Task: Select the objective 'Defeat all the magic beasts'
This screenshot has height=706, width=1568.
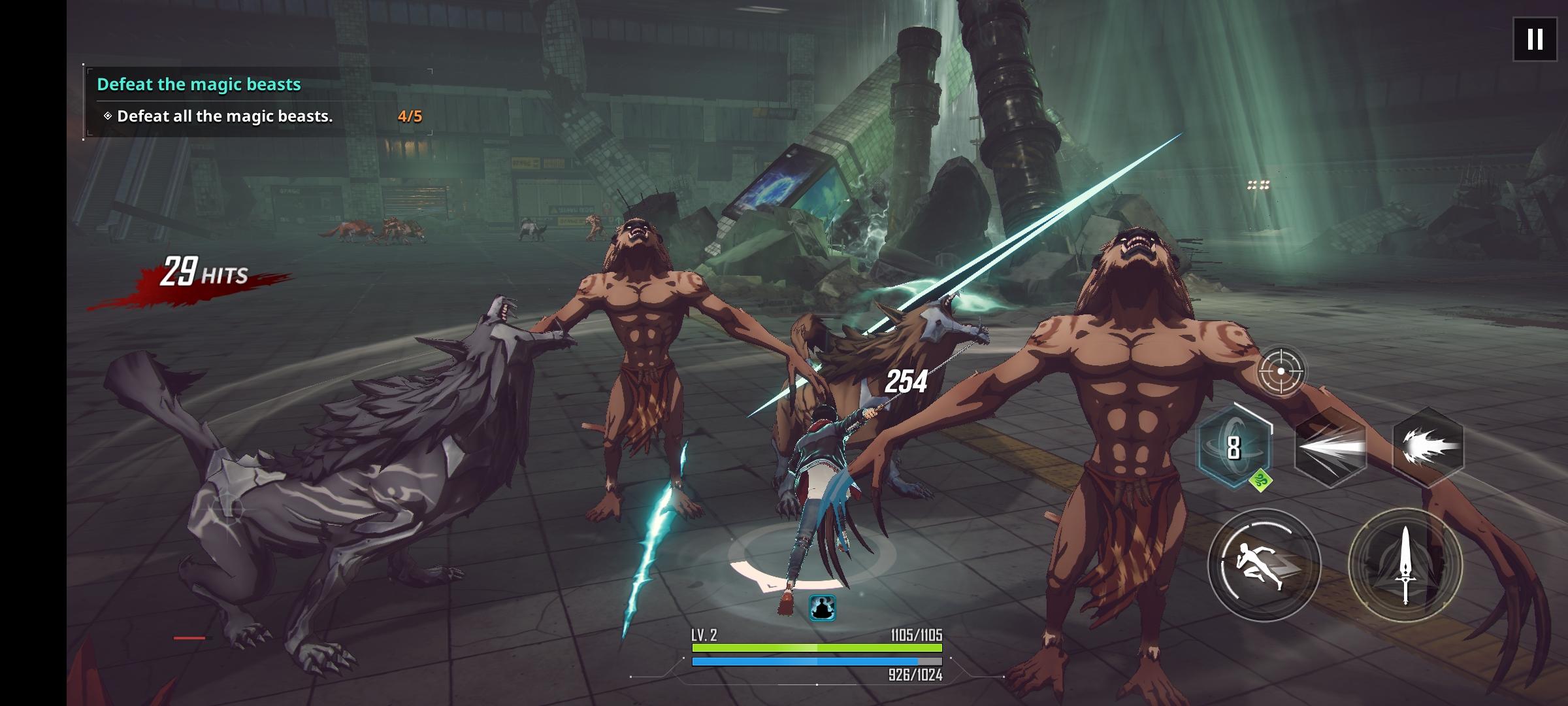Action: tap(225, 116)
